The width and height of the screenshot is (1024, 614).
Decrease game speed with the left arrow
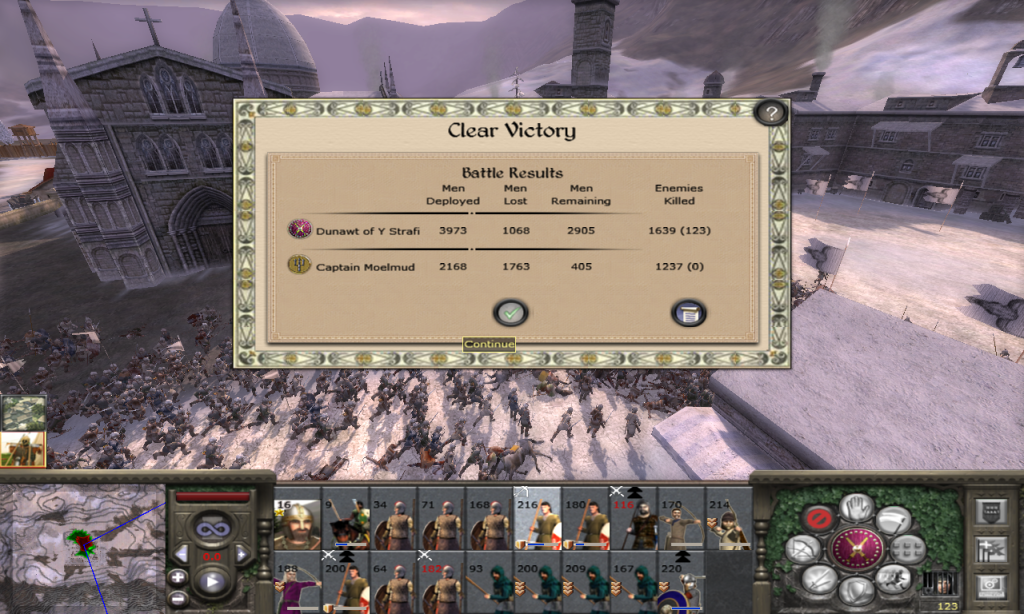tap(181, 553)
